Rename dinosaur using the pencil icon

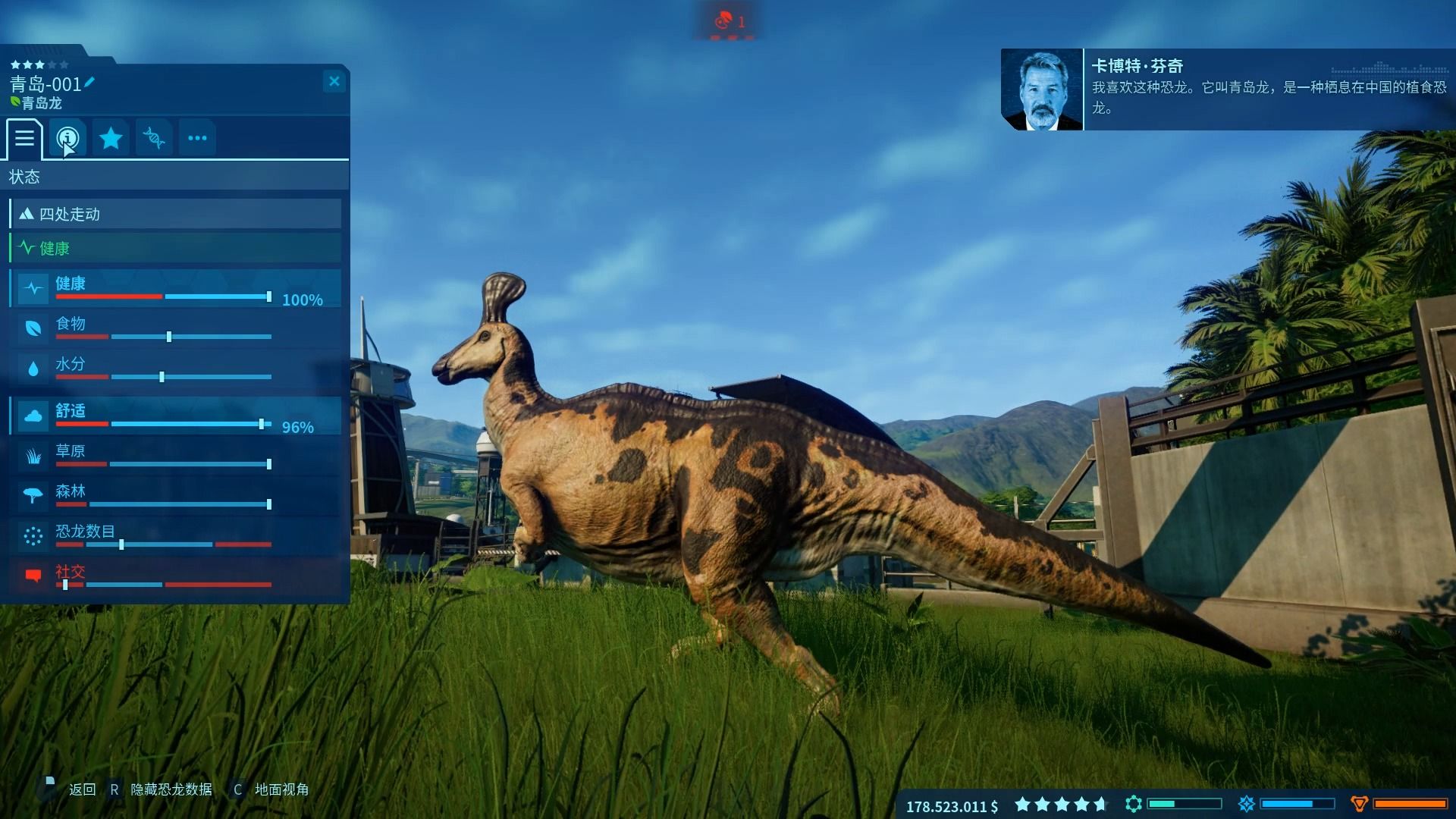pyautogui.click(x=89, y=82)
